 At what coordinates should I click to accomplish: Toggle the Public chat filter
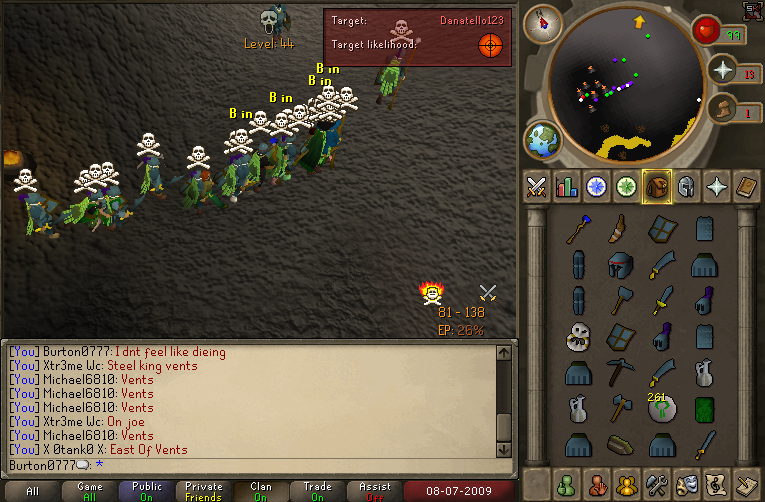tap(147, 491)
